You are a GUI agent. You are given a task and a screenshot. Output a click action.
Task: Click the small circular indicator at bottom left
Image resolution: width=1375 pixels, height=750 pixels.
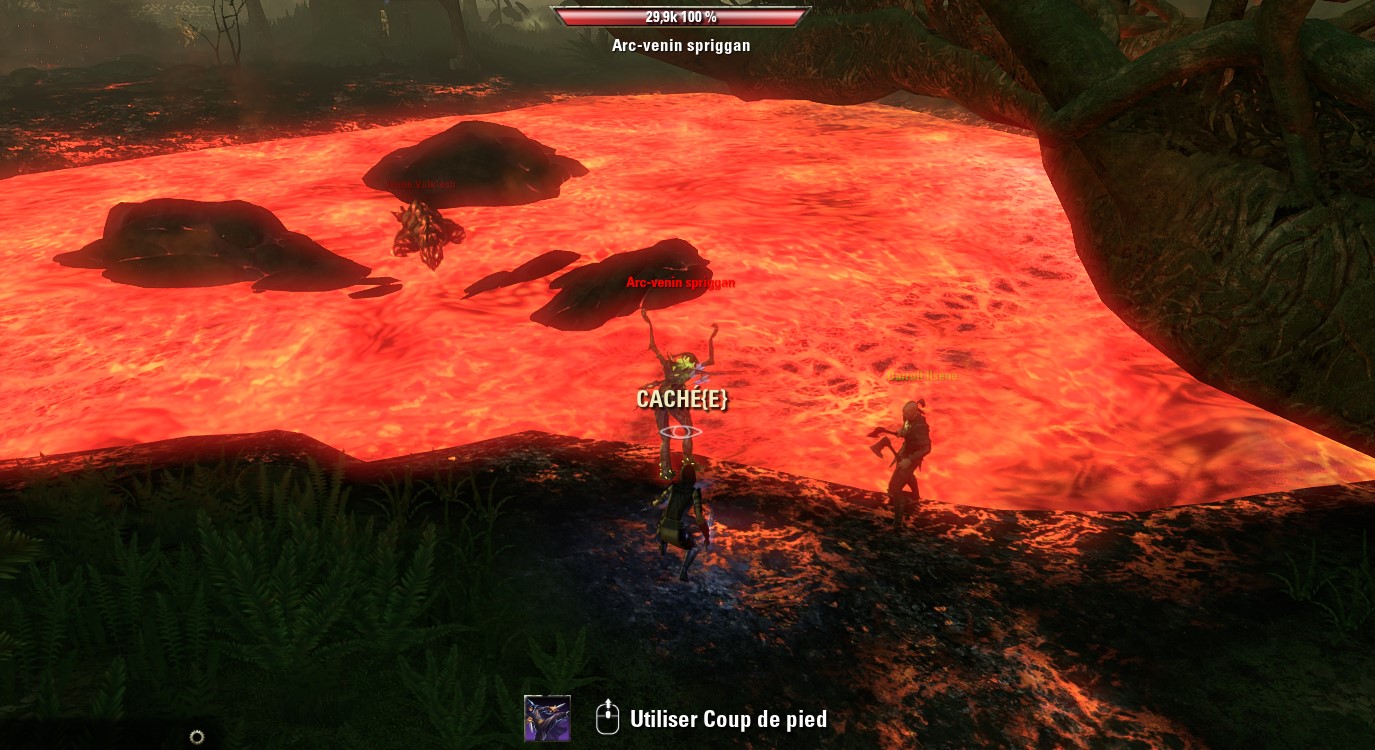pos(197,737)
